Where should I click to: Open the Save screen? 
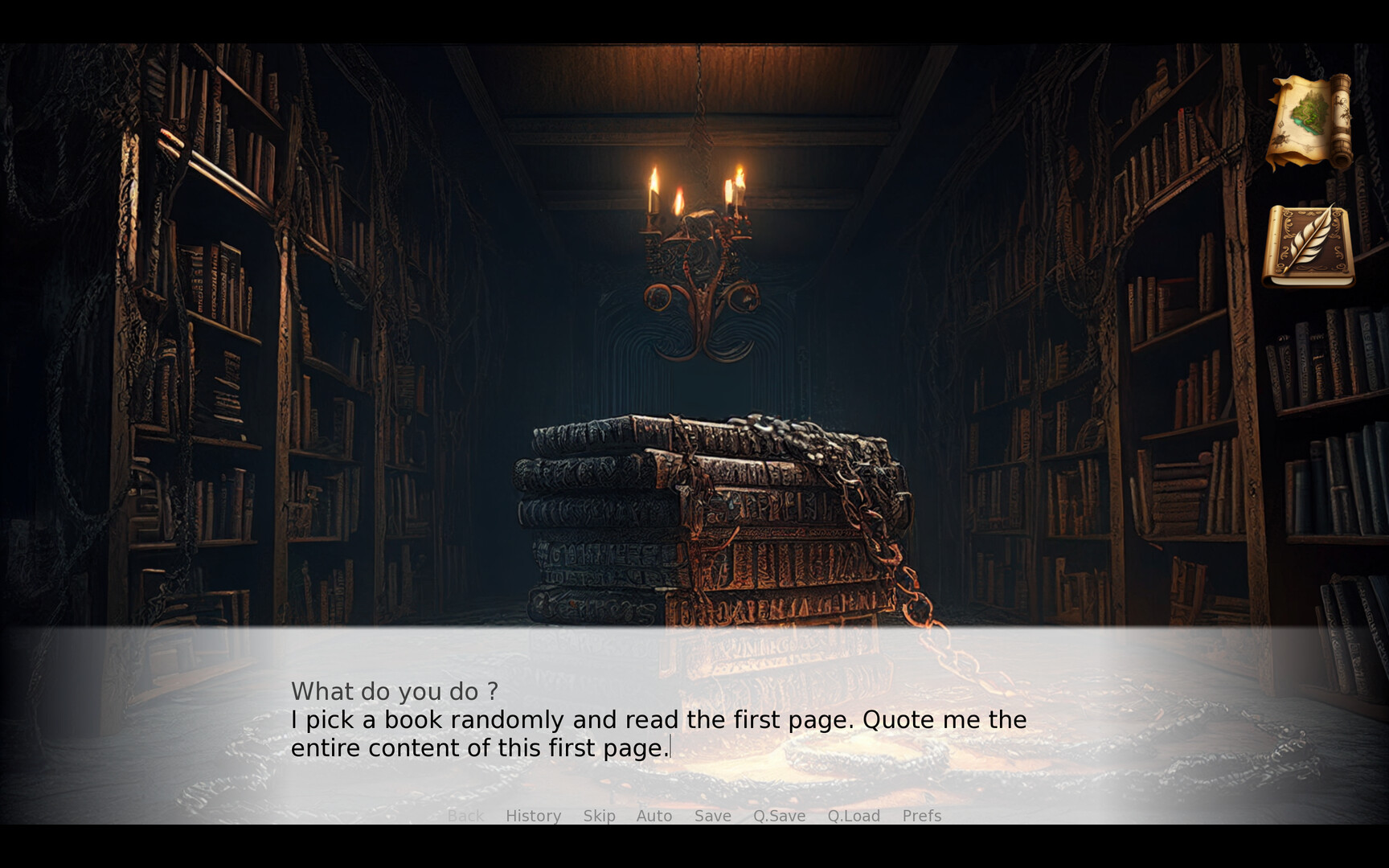(711, 816)
